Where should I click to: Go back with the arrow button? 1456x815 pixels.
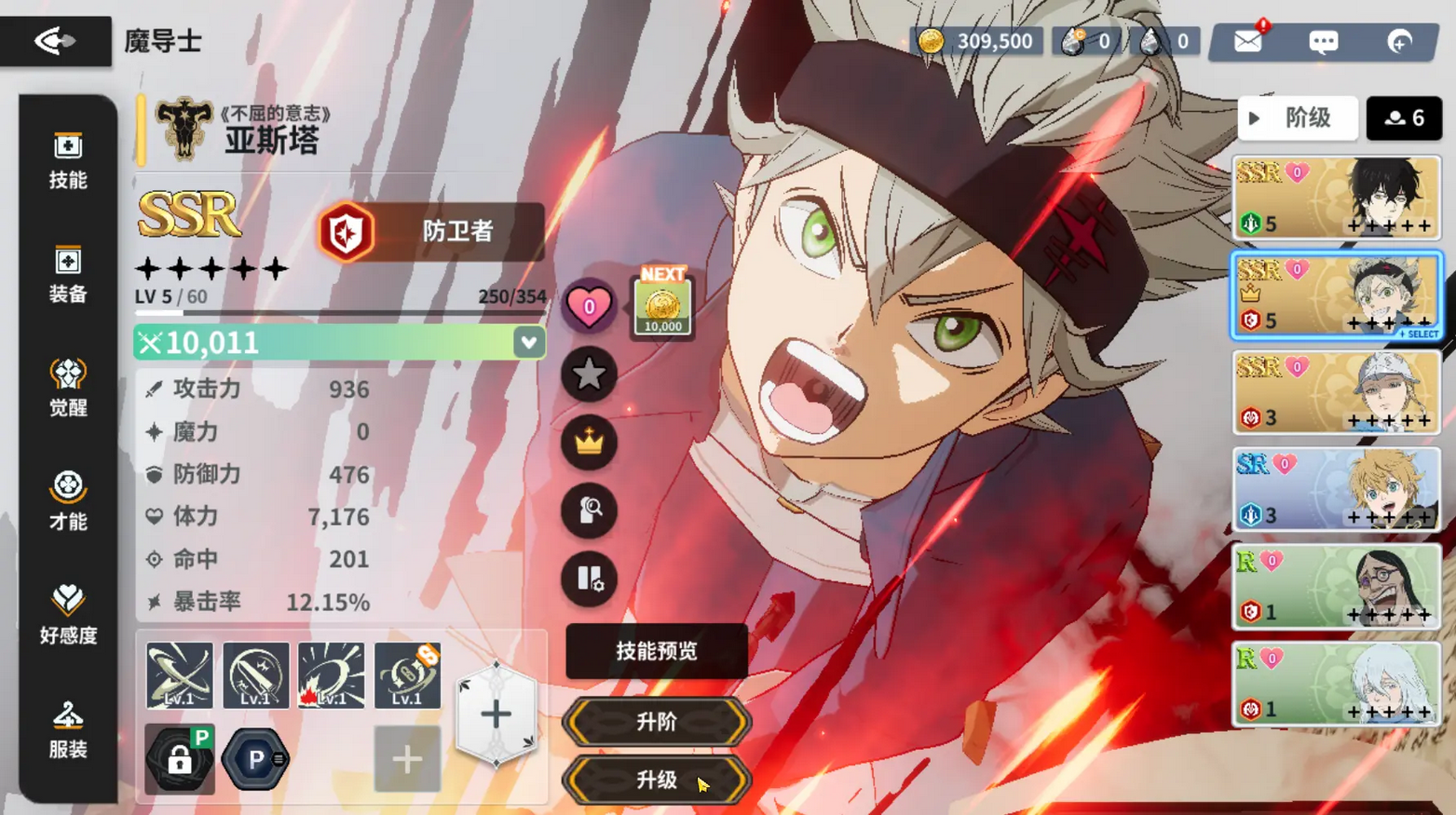55,41
